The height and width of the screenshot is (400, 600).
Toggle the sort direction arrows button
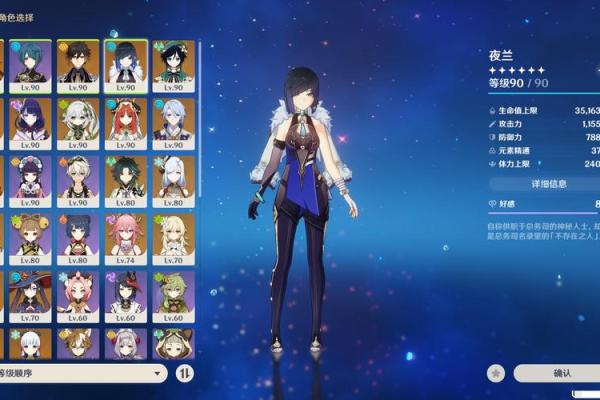[x=185, y=373]
